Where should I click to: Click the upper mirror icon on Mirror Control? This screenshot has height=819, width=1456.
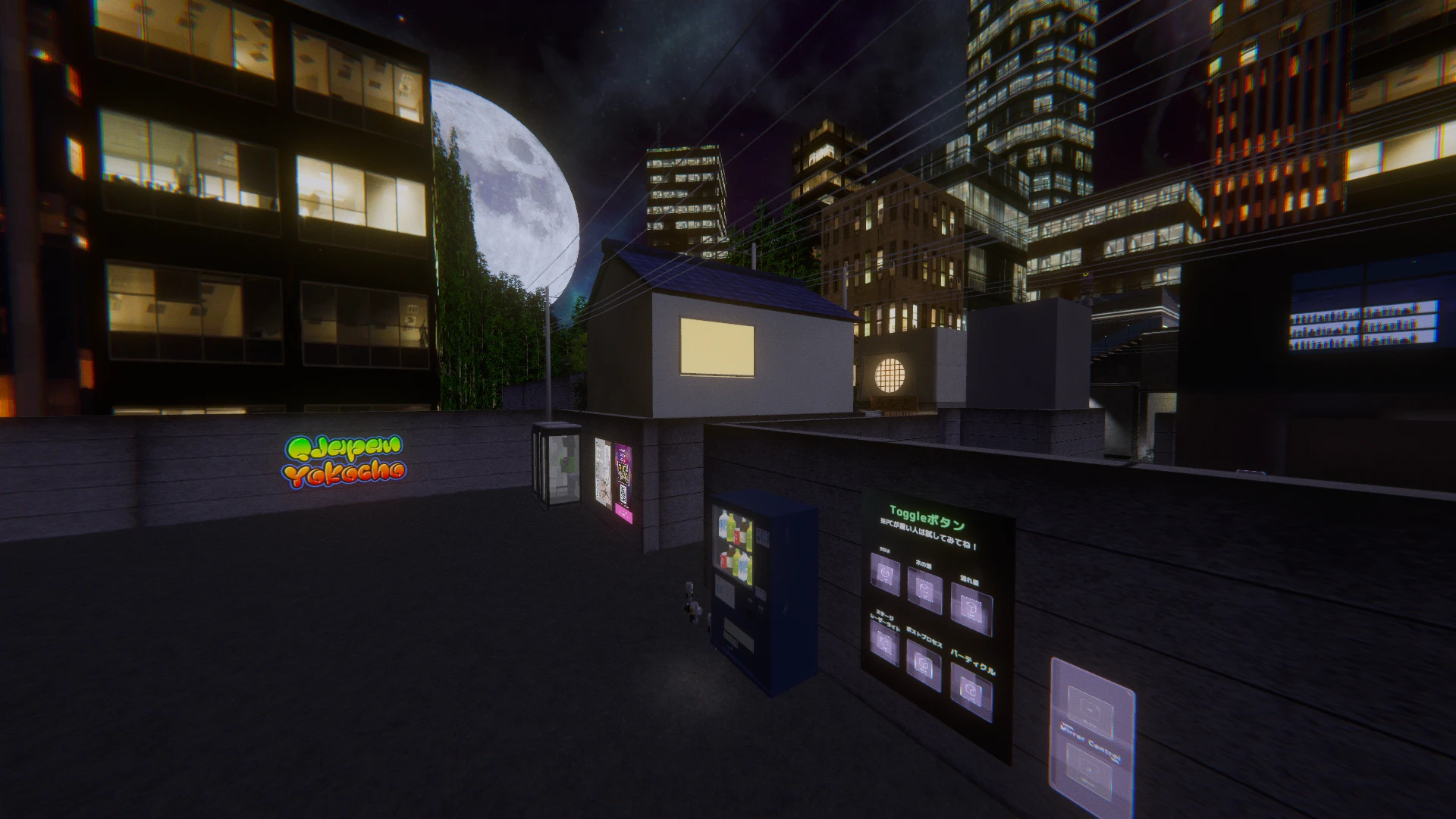click(1089, 706)
